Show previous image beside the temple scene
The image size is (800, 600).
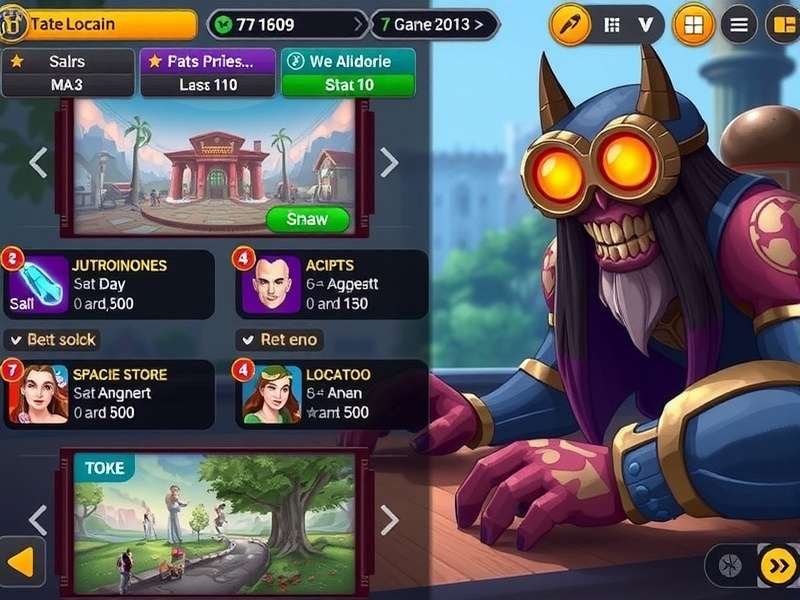38,162
